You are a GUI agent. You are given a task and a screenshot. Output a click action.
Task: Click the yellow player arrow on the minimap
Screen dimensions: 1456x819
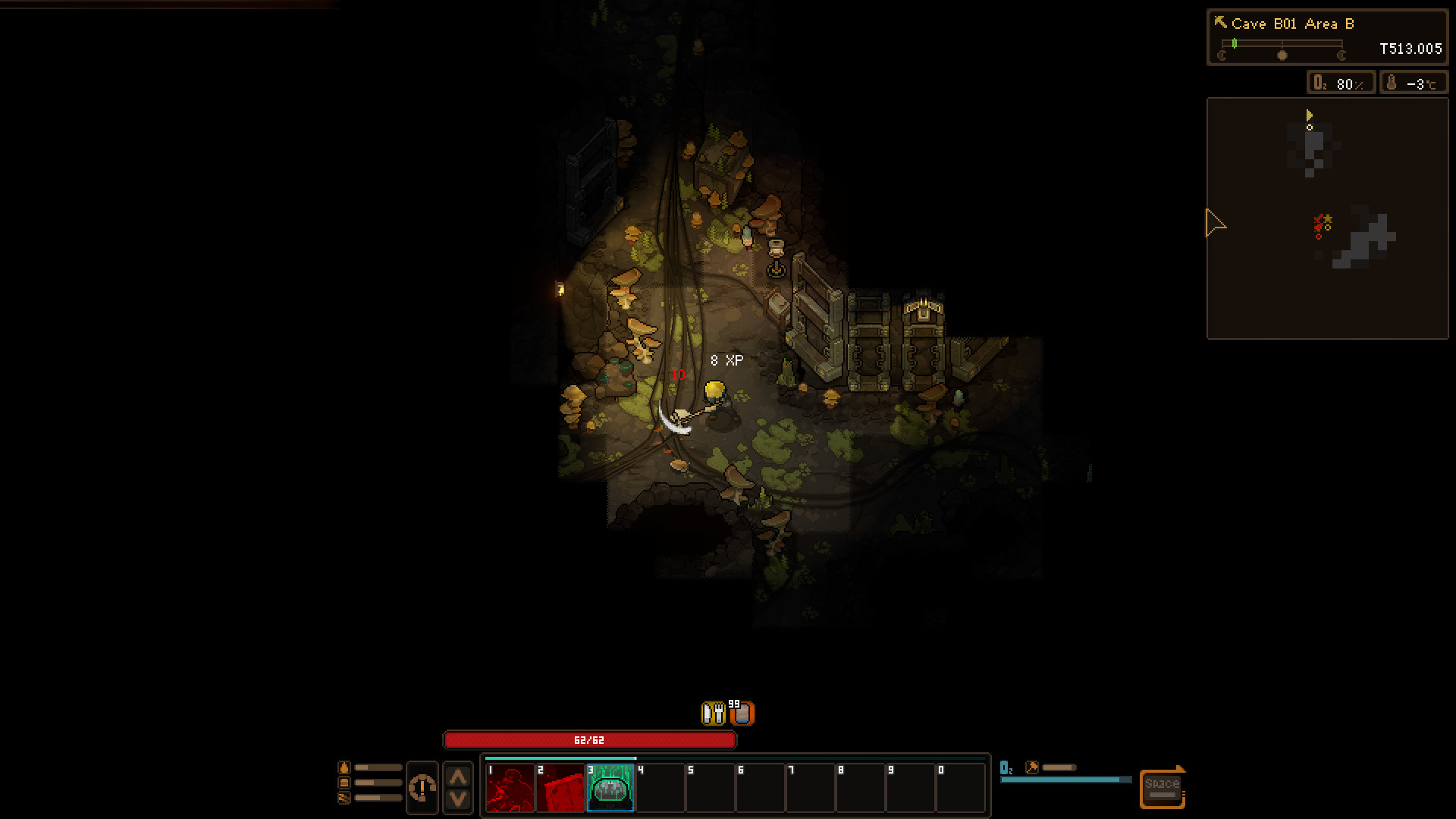tap(1309, 116)
